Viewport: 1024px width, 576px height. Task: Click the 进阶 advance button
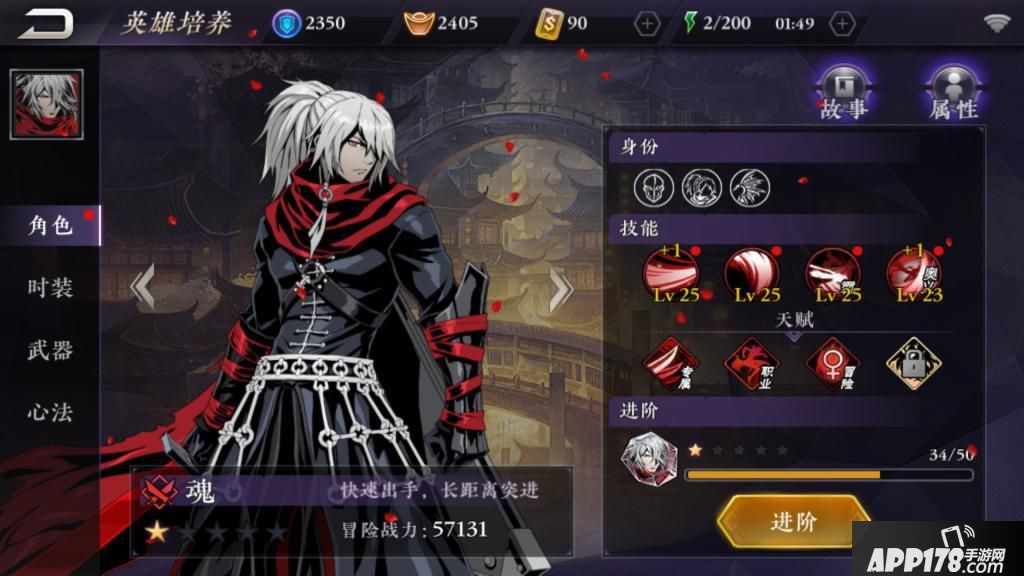coord(793,521)
